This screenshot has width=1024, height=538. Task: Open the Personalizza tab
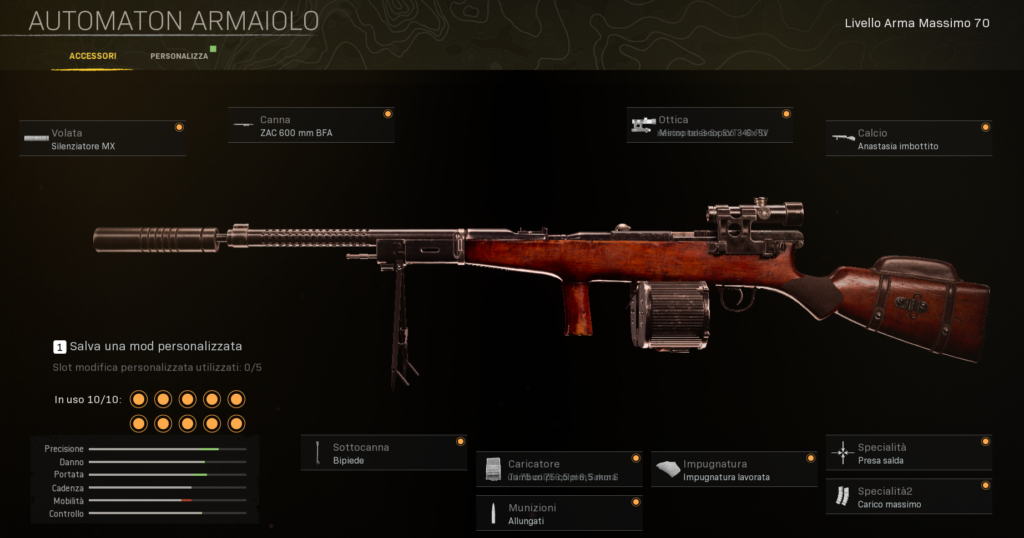[x=180, y=56]
